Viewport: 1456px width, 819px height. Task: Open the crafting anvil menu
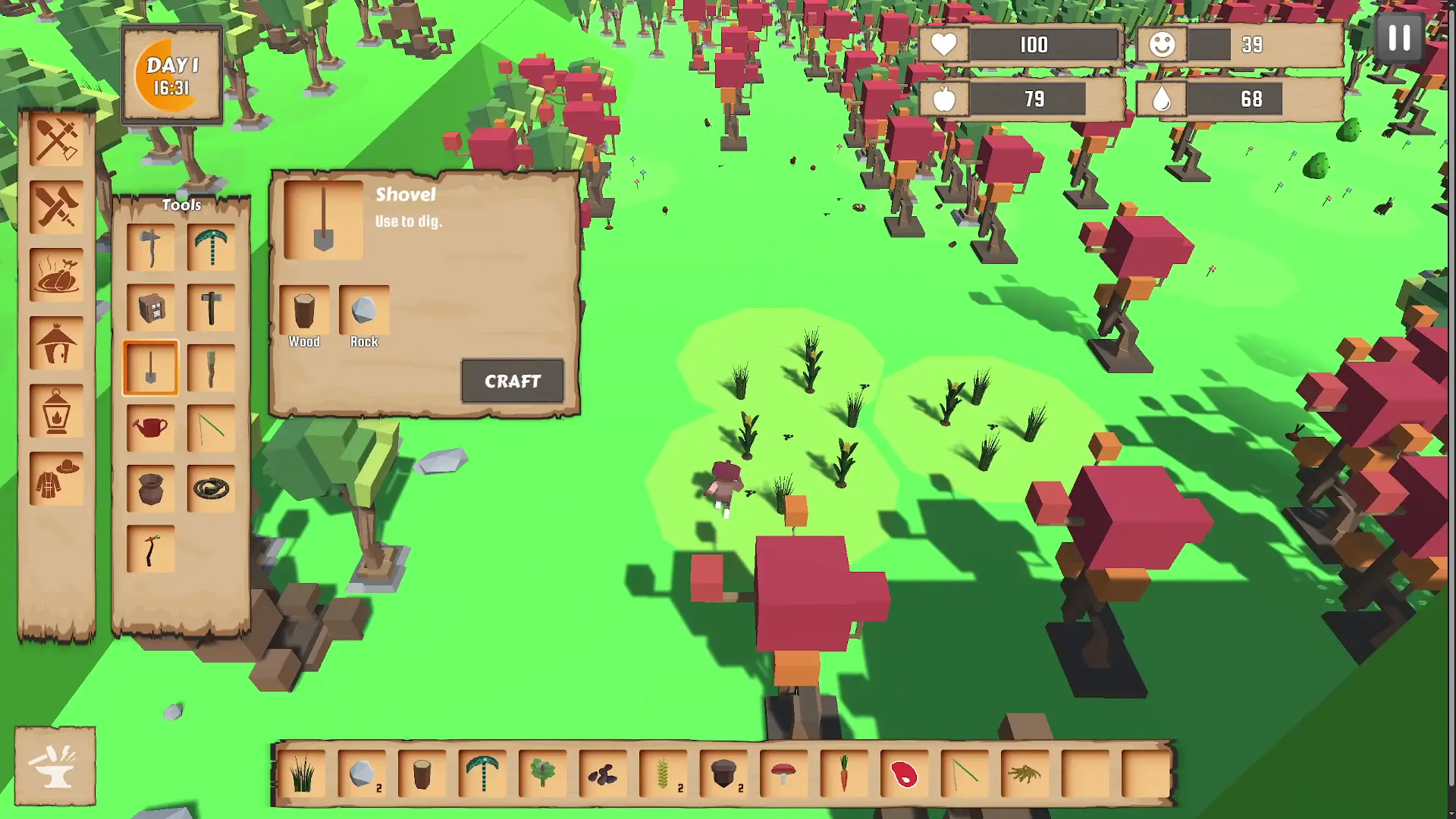click(56, 766)
